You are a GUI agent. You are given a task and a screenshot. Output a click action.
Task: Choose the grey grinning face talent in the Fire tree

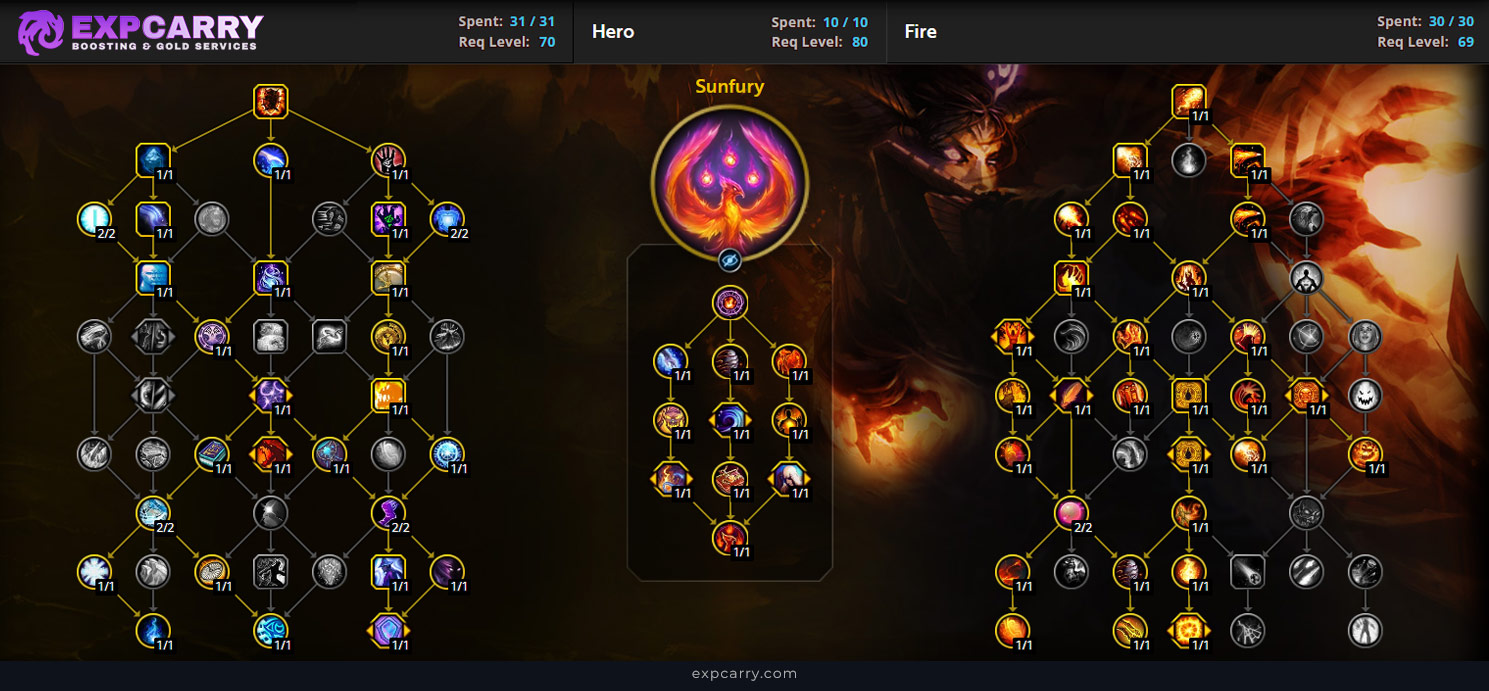coord(1364,395)
